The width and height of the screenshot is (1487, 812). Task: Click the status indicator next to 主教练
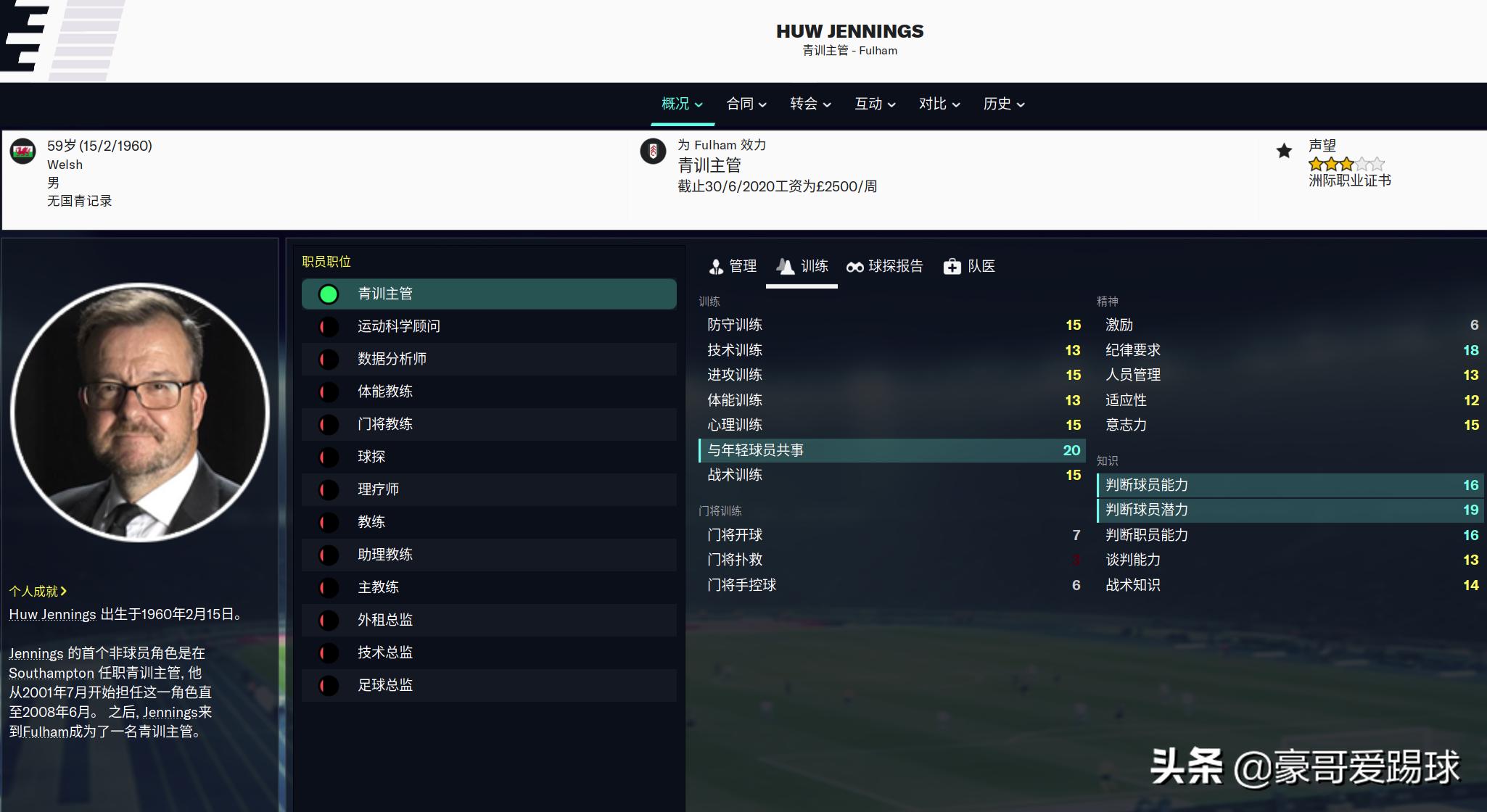pos(329,587)
